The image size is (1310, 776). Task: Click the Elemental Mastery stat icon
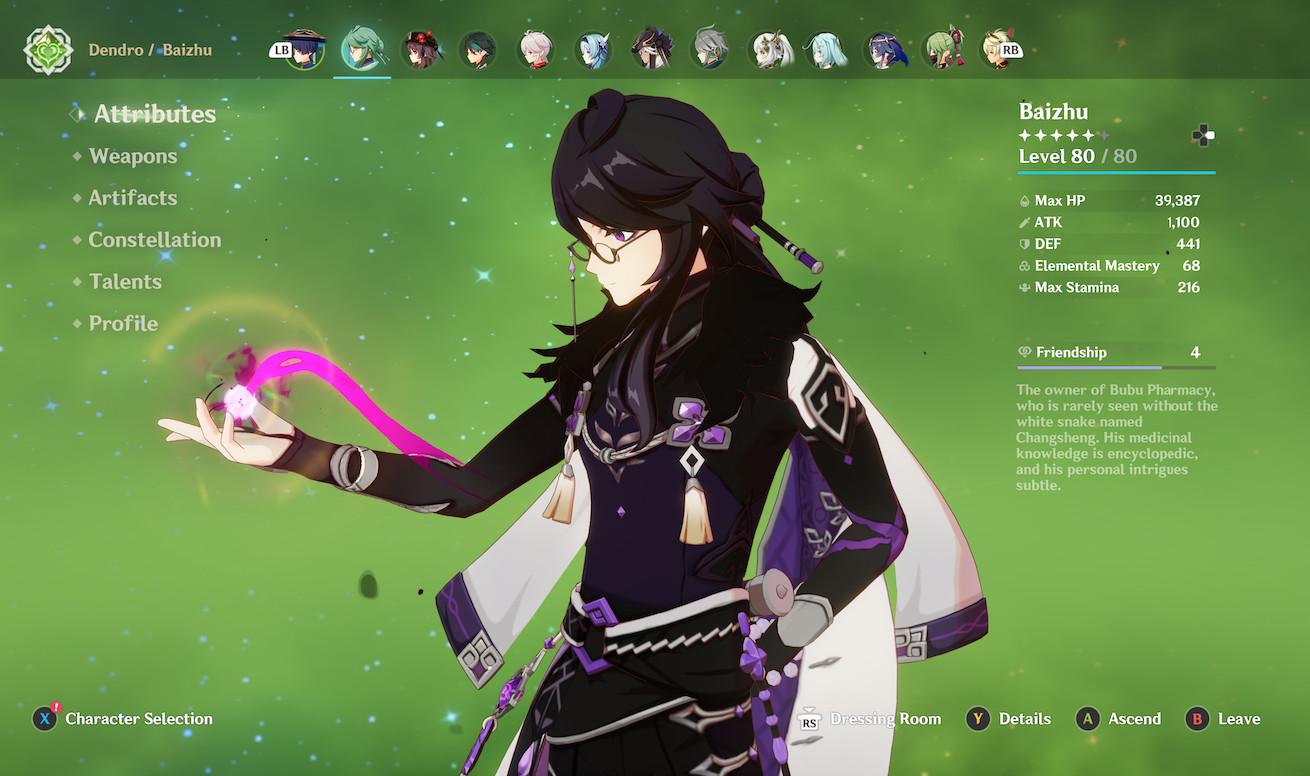pyautogui.click(x=1026, y=266)
